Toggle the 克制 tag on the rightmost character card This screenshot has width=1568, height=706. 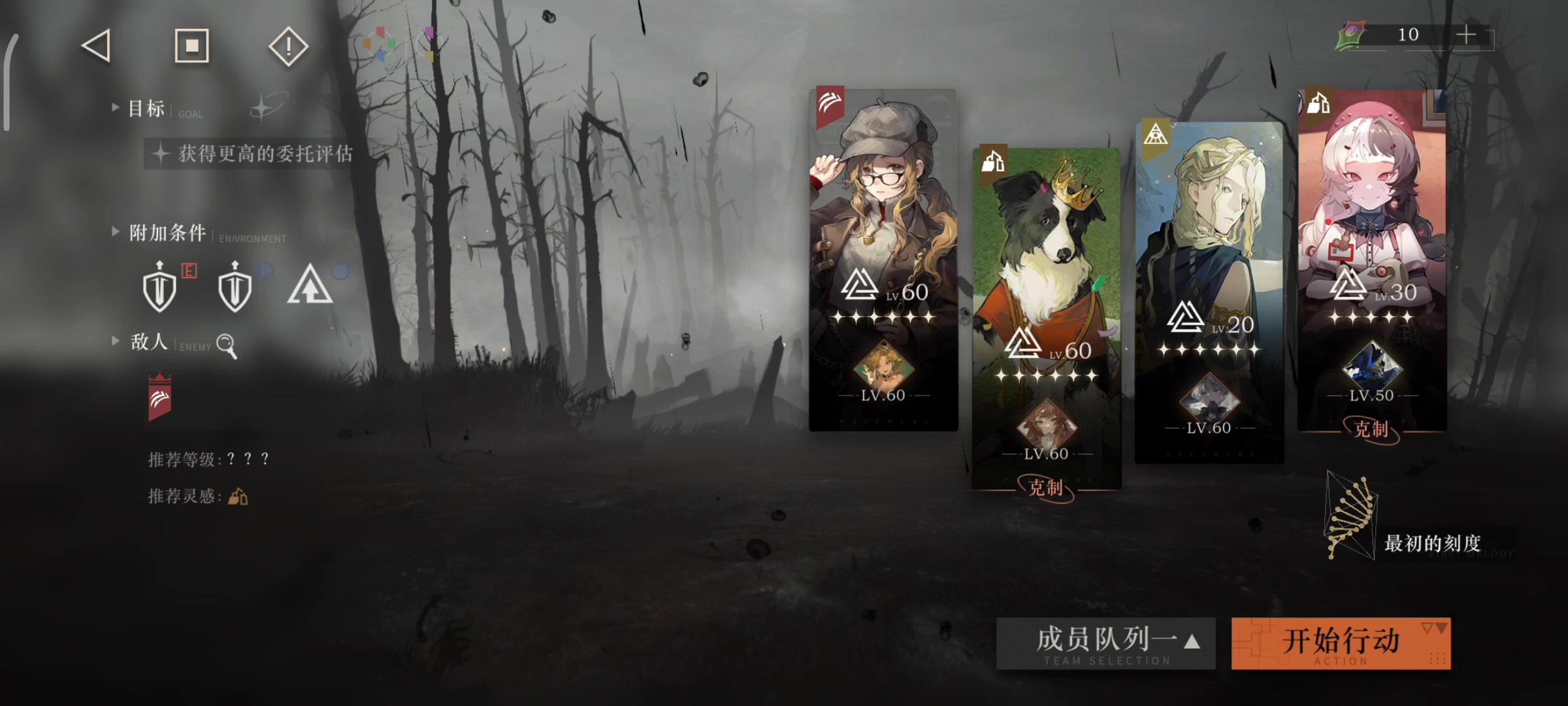coord(1372,430)
